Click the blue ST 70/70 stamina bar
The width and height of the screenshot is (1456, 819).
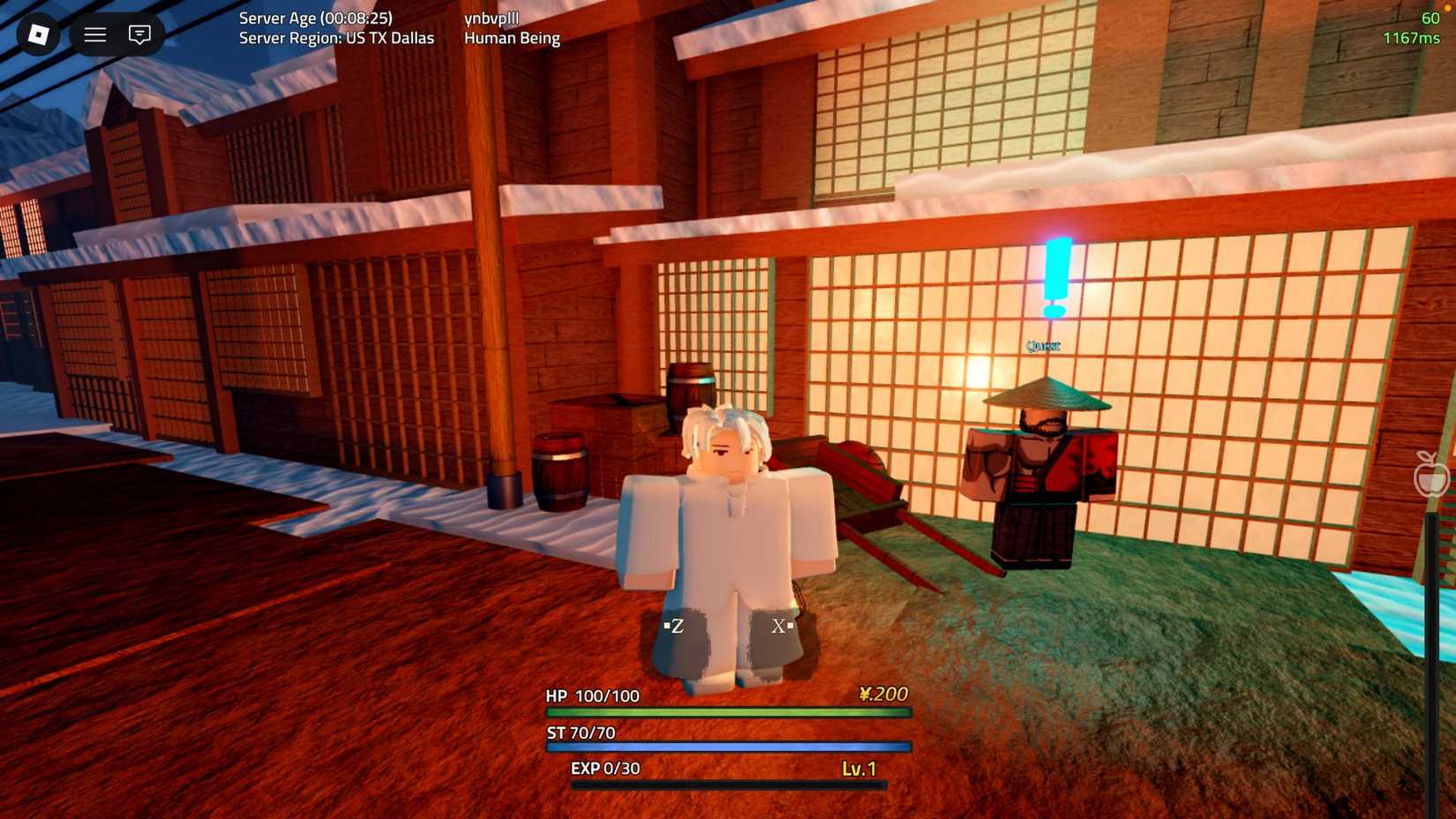pos(728,747)
